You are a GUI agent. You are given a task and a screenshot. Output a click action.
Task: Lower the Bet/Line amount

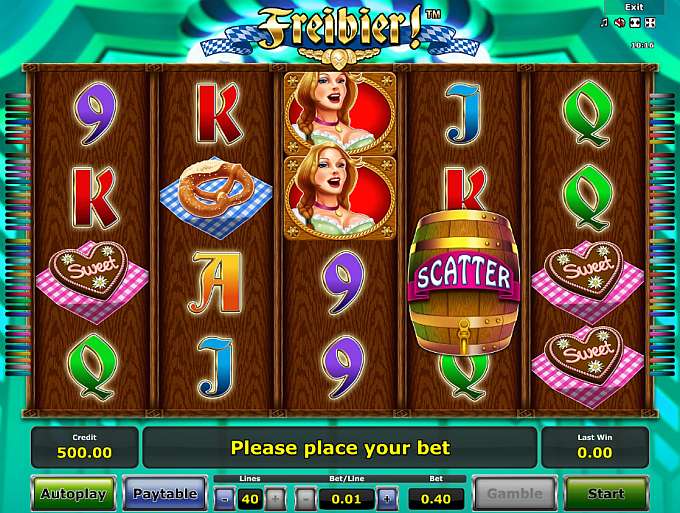coord(313,497)
